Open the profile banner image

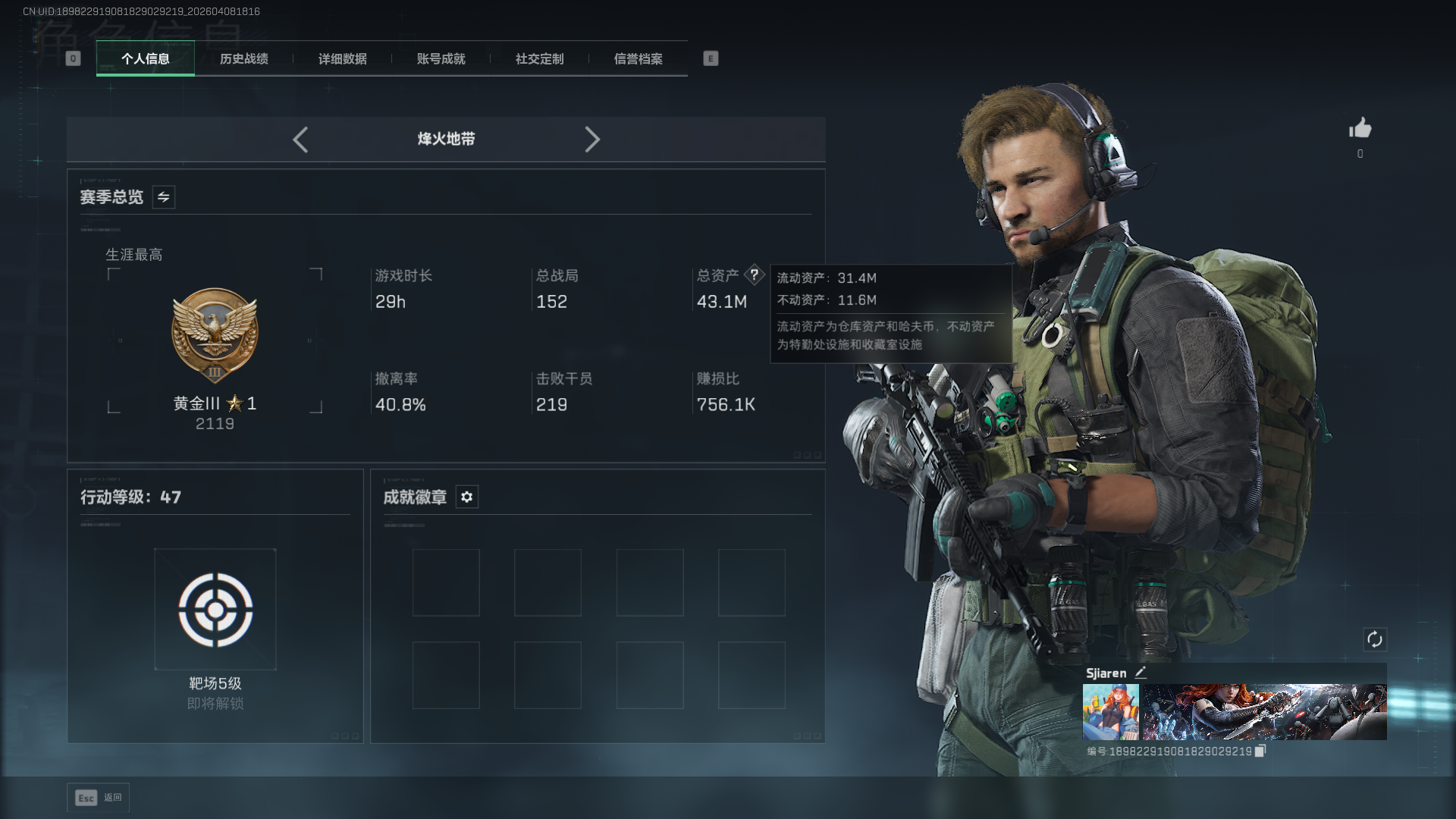click(x=1264, y=712)
